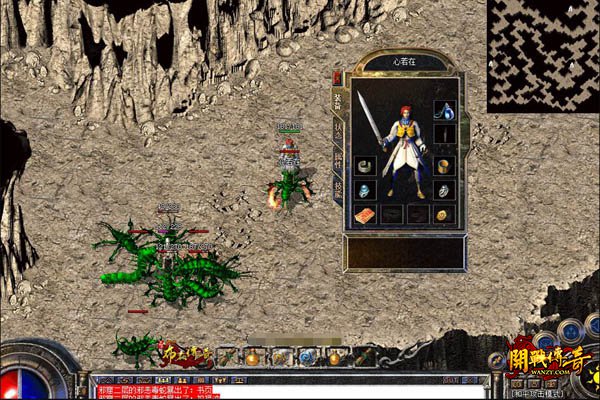Open the 属性 attributes tab
600x400 pixels.
click(x=337, y=159)
